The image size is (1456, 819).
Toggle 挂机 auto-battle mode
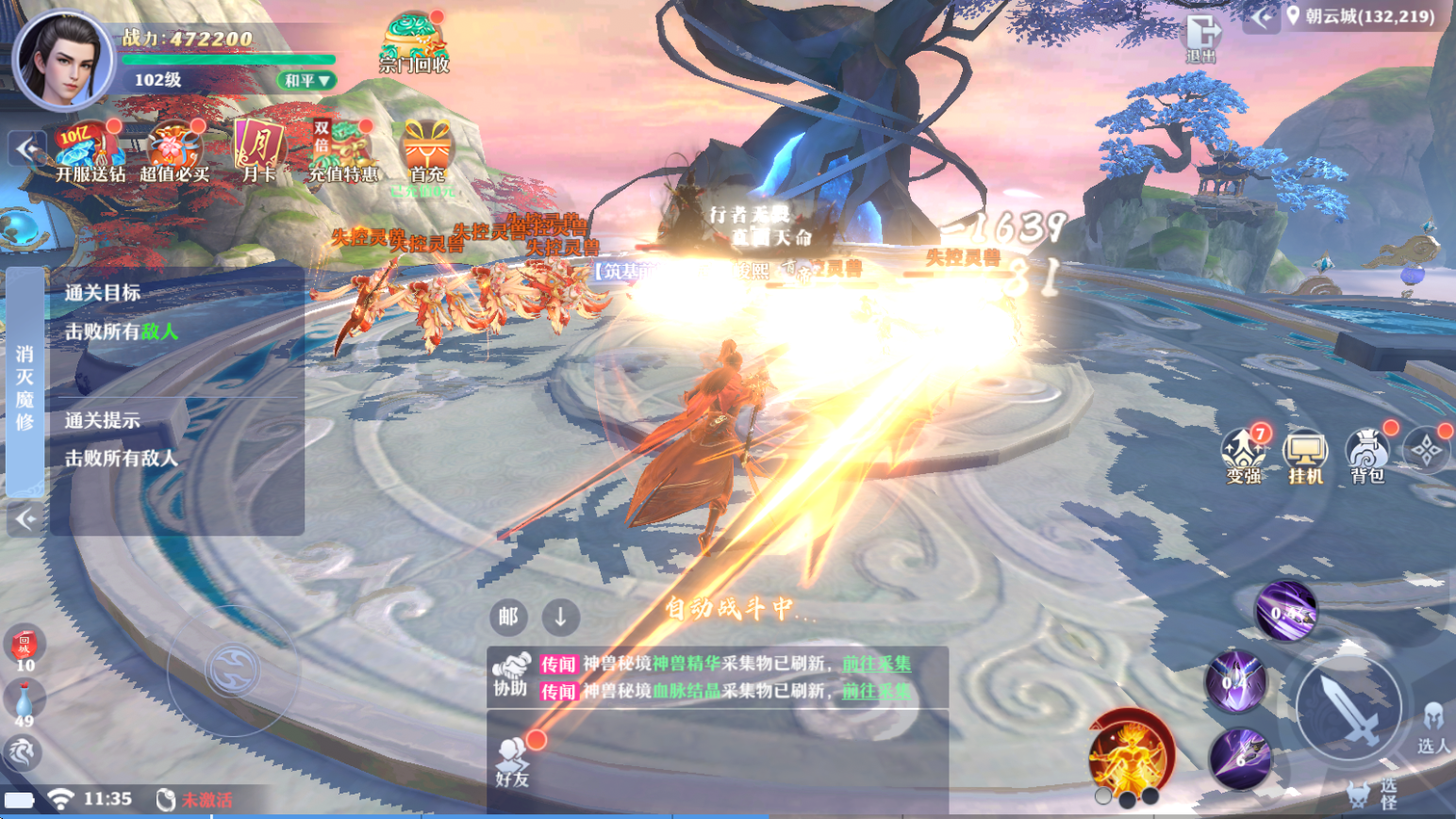(1306, 456)
